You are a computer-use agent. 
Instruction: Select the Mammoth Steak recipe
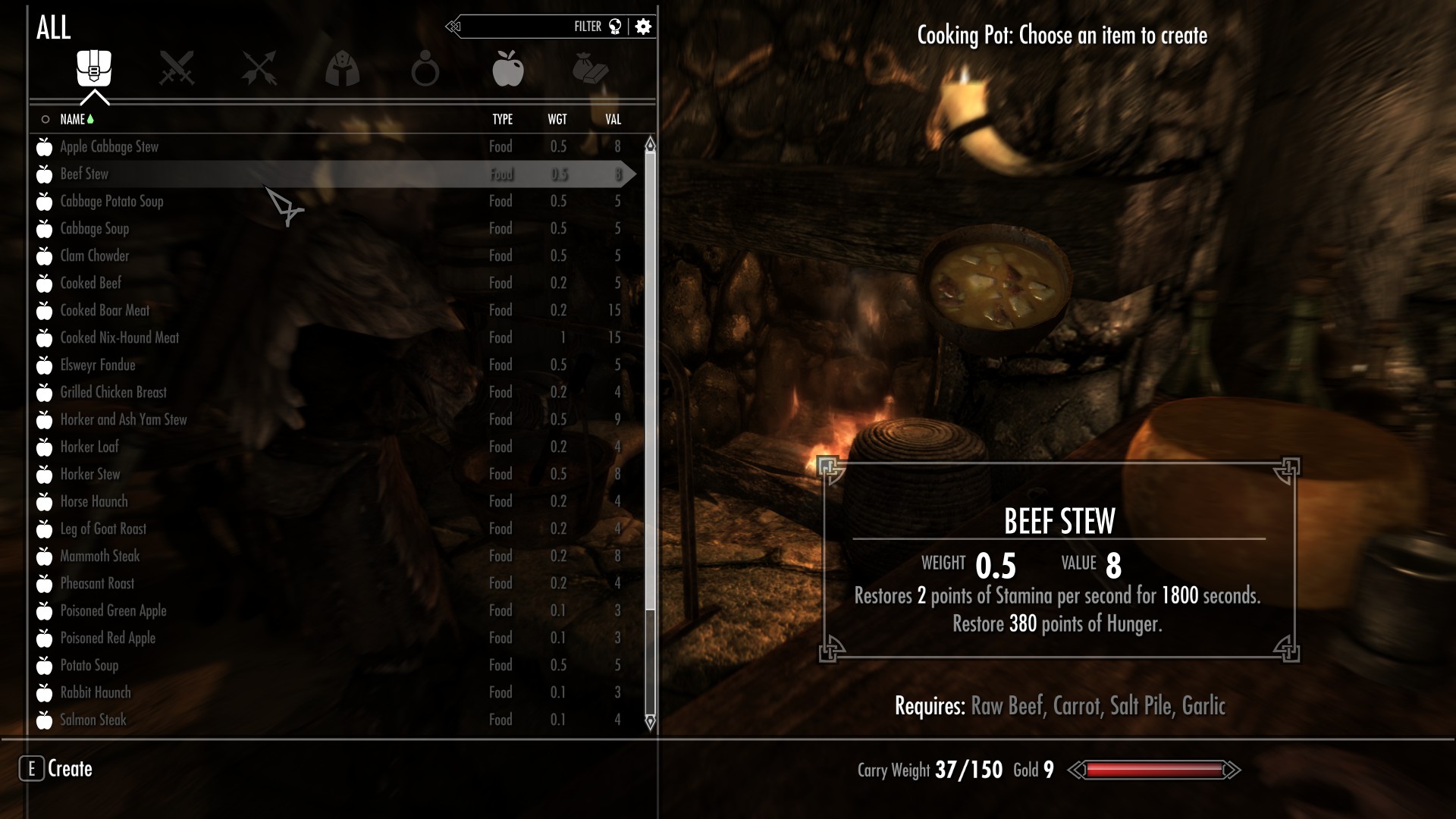[100, 557]
